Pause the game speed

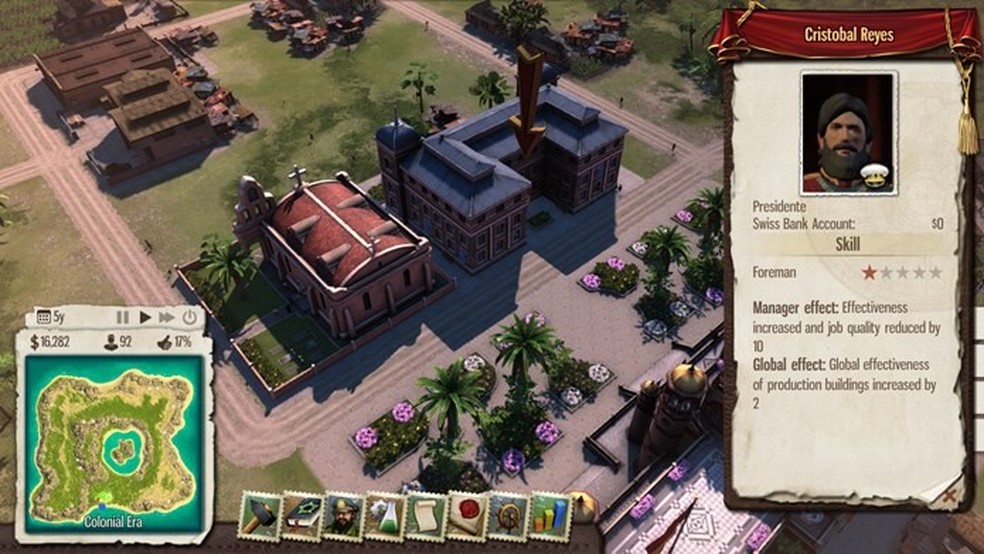coord(123,317)
